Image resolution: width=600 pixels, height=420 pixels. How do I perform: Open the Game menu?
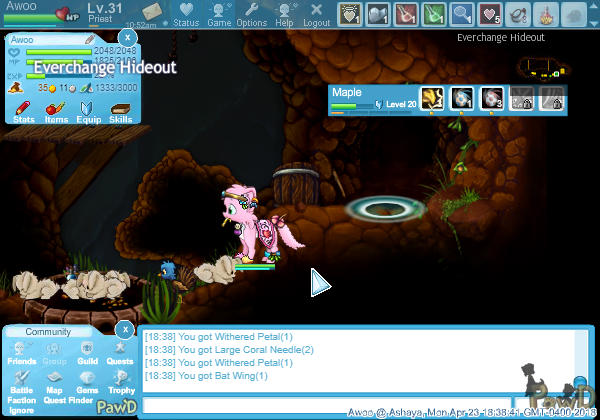pos(218,14)
